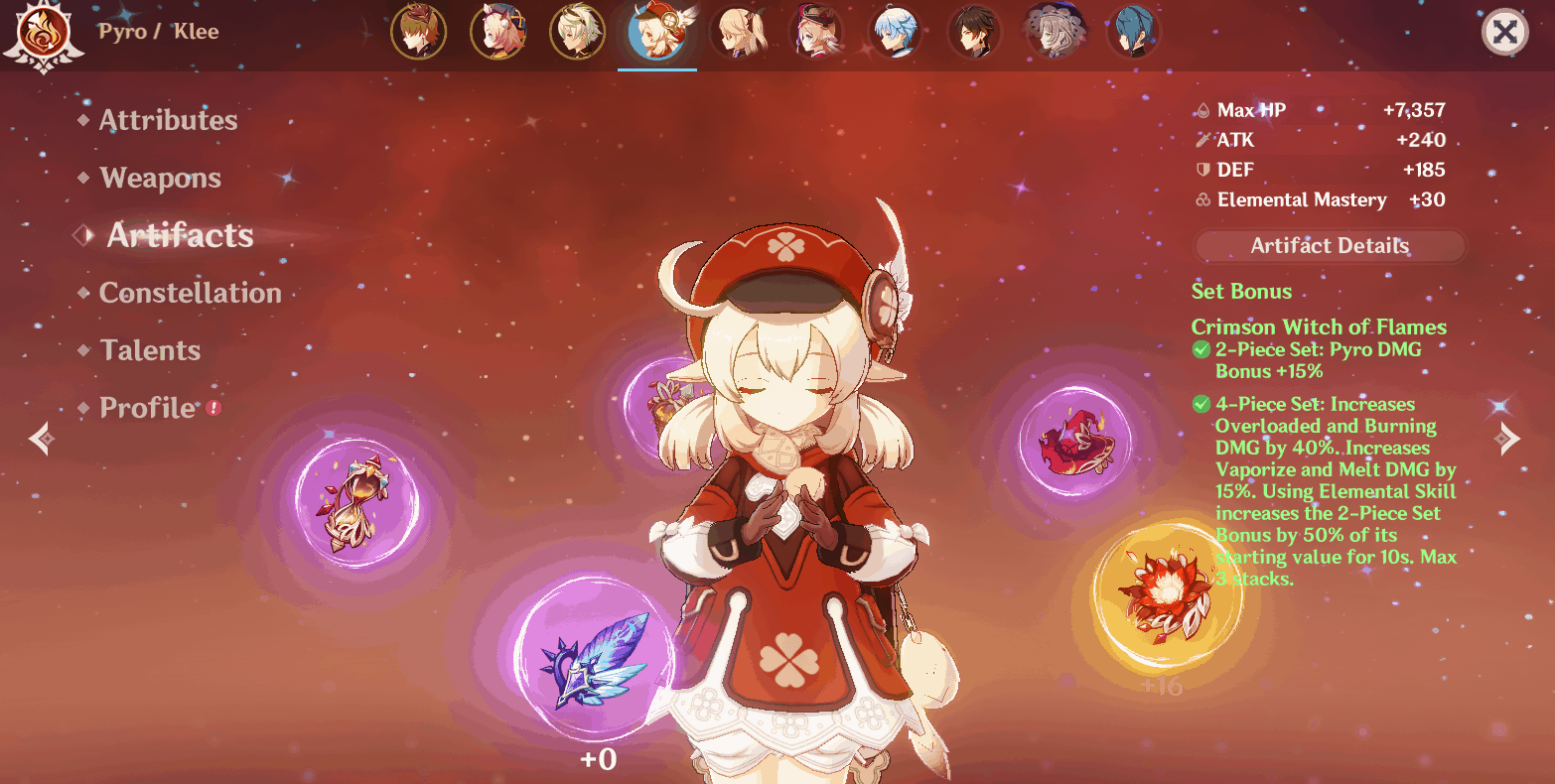The image size is (1555, 784).
Task: Select Constellation from the sidebar menu
Action: point(190,292)
